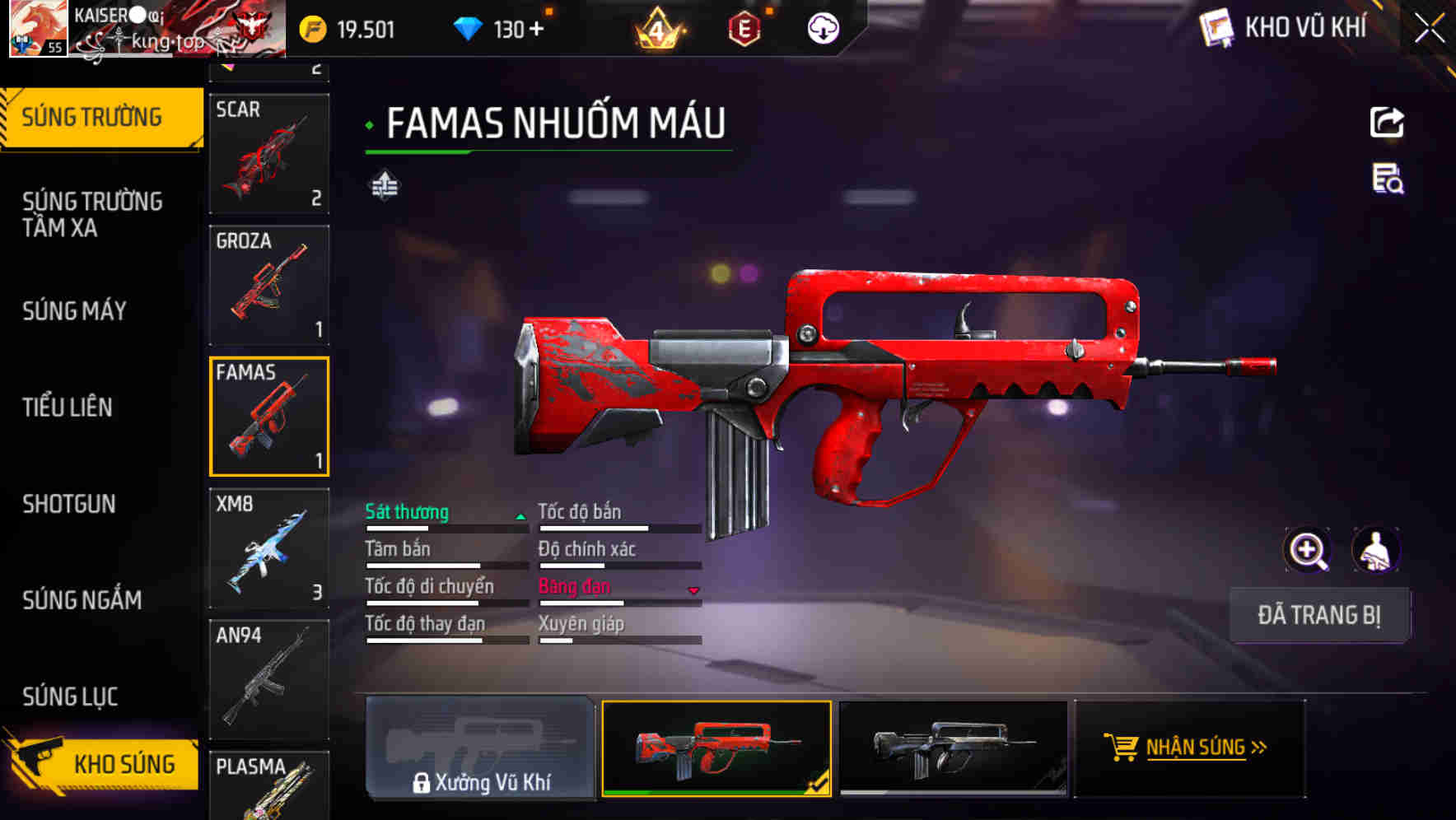Select the Tiểu Liên category

point(68,408)
